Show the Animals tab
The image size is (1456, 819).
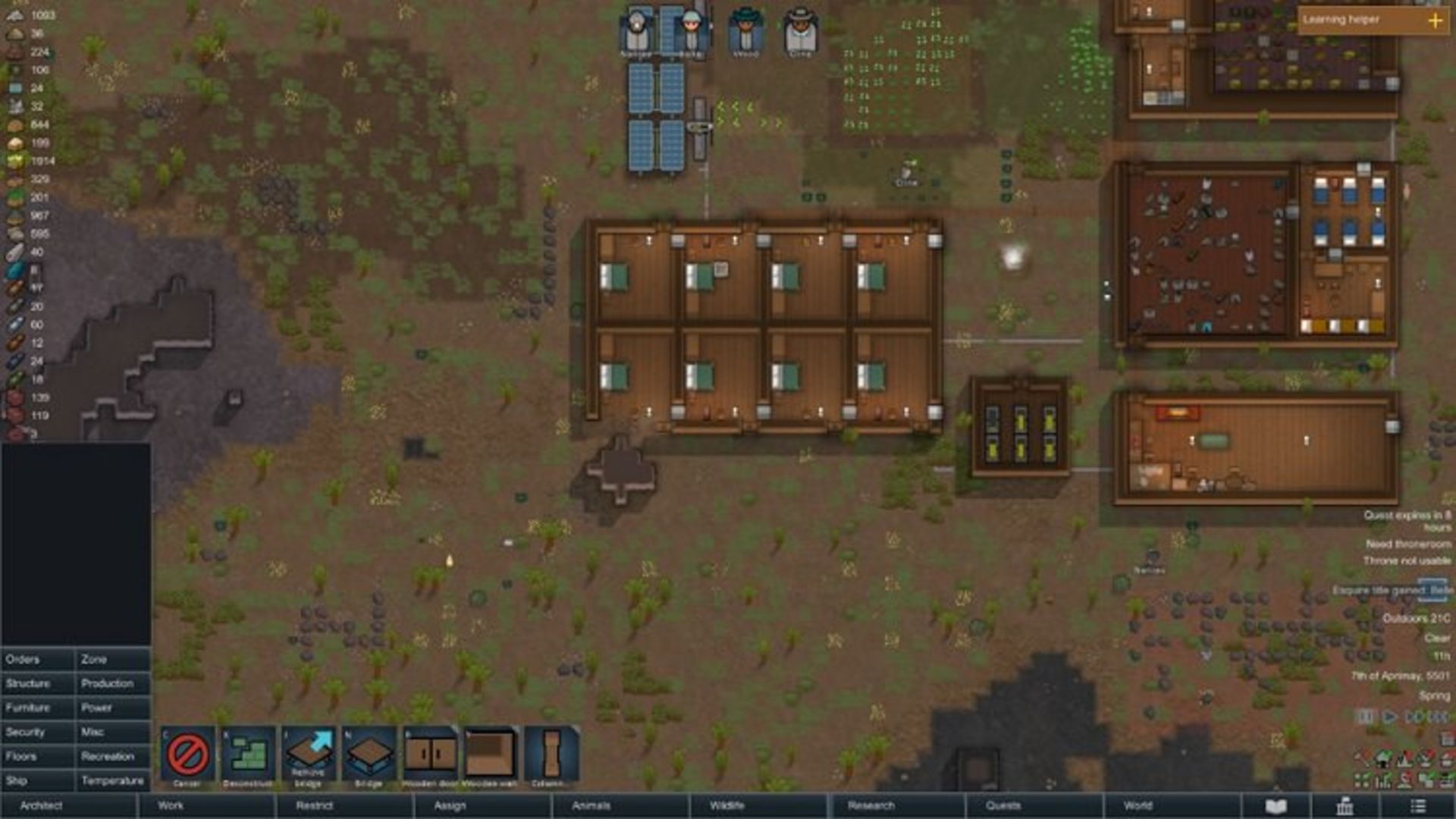click(x=591, y=805)
